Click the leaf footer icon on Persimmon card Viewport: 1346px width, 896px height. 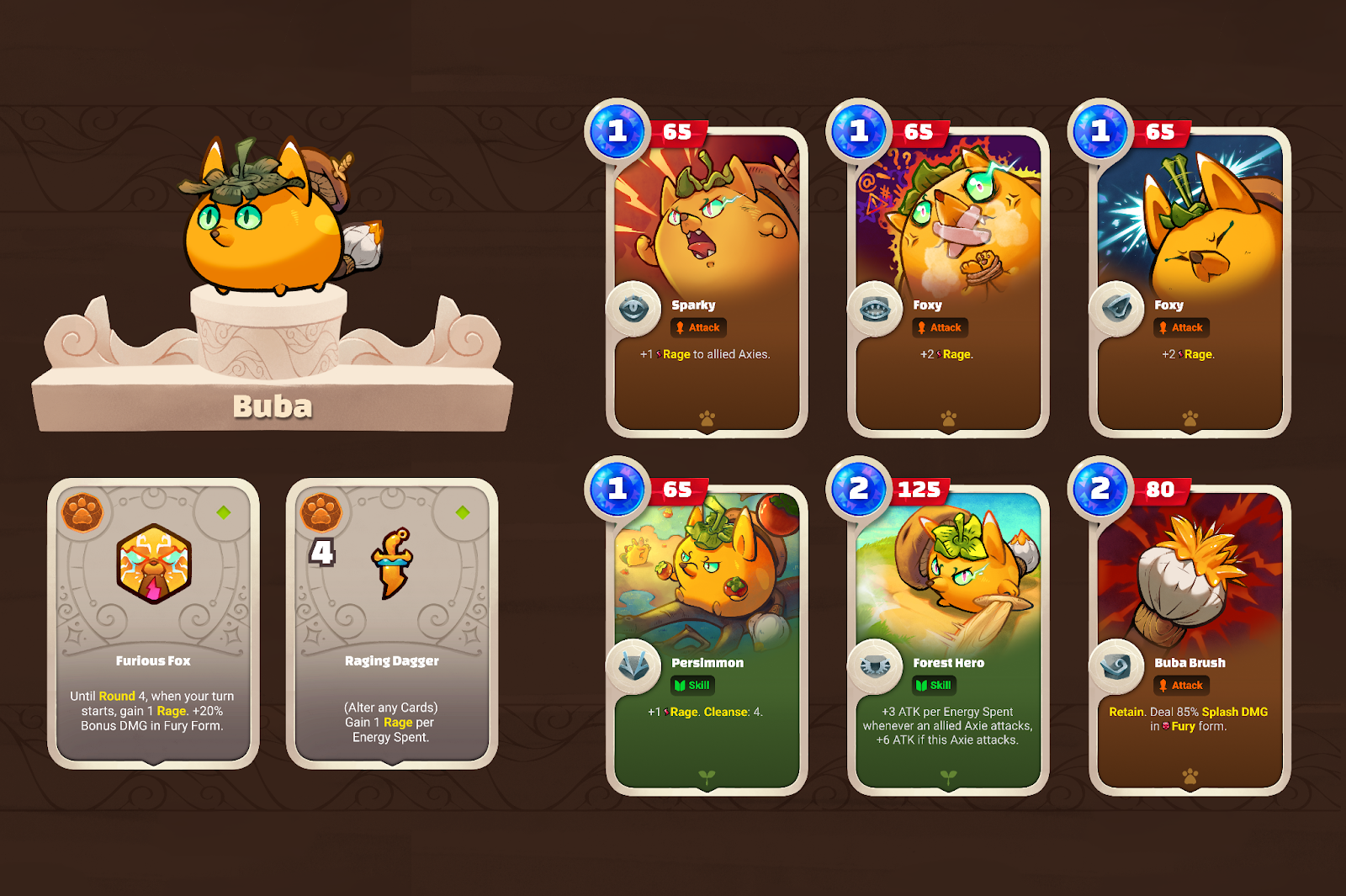click(707, 777)
